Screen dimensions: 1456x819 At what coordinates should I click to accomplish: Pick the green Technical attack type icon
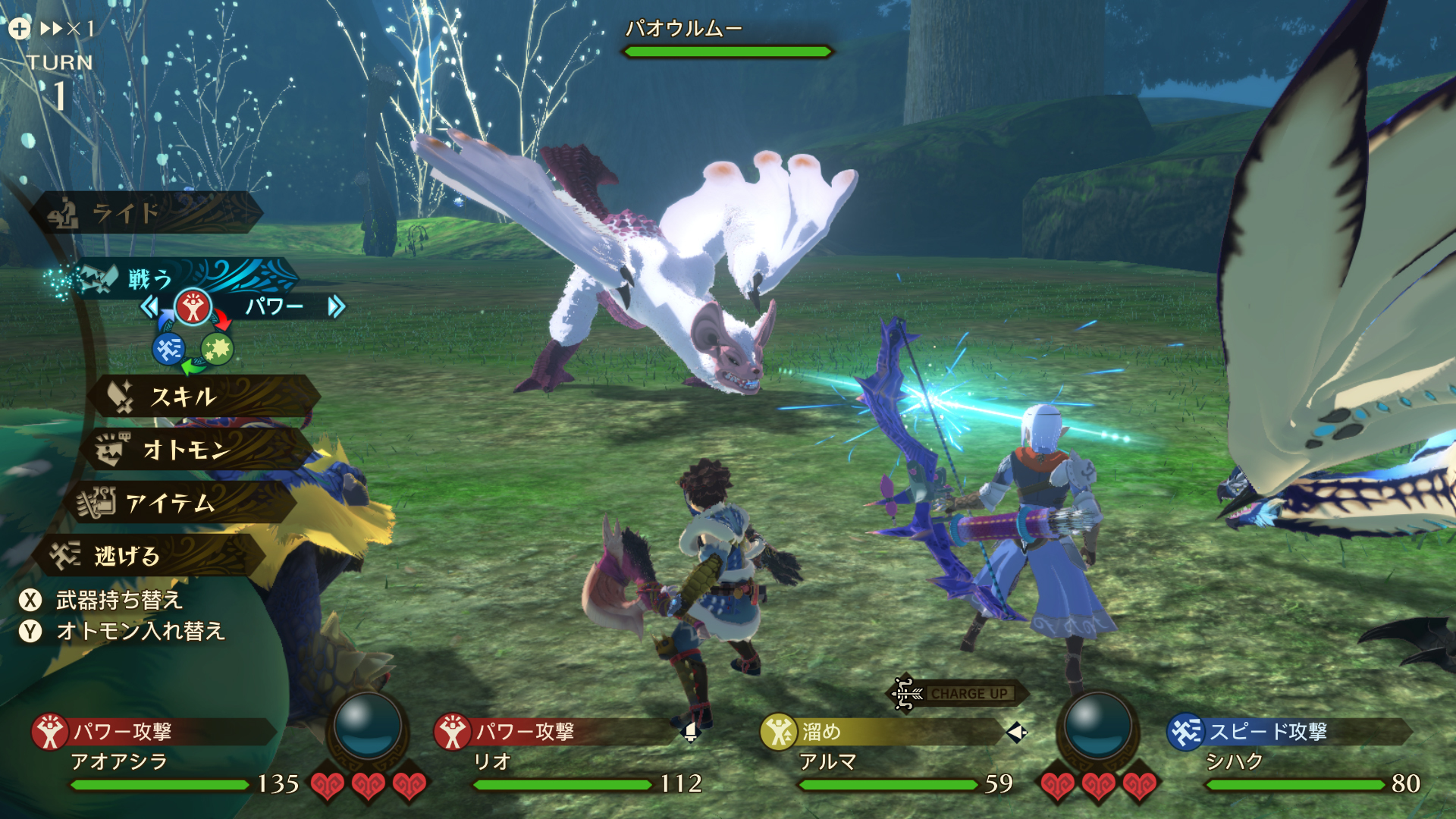coord(218,349)
